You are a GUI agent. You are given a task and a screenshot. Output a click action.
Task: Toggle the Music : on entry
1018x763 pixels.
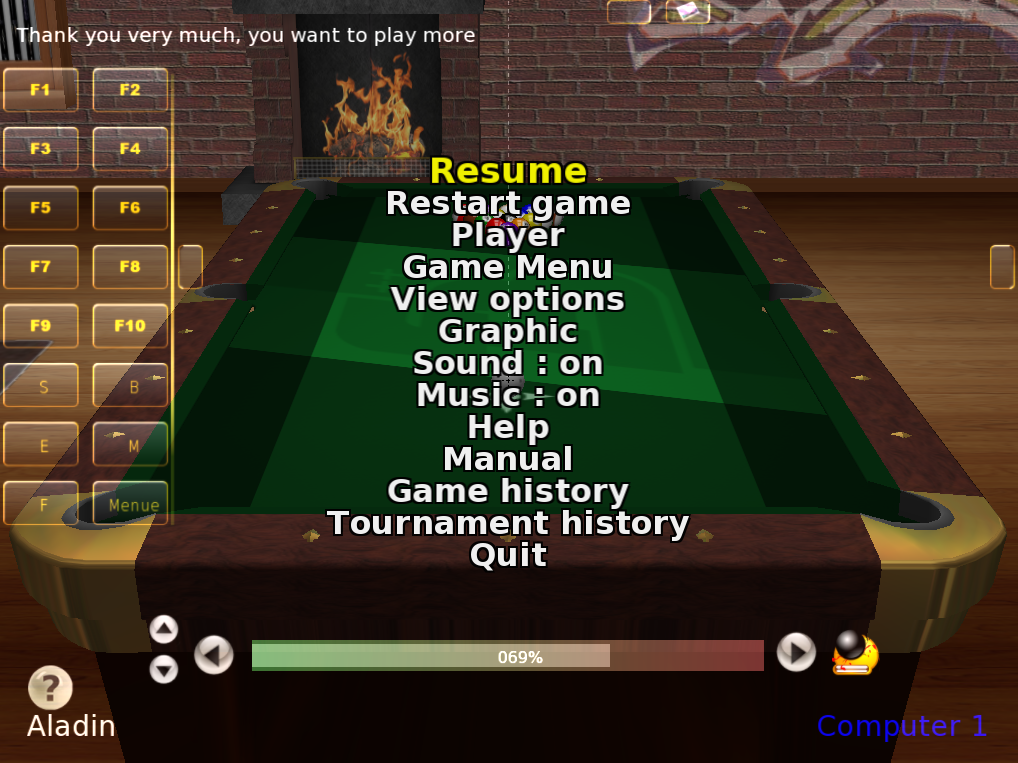pos(508,395)
